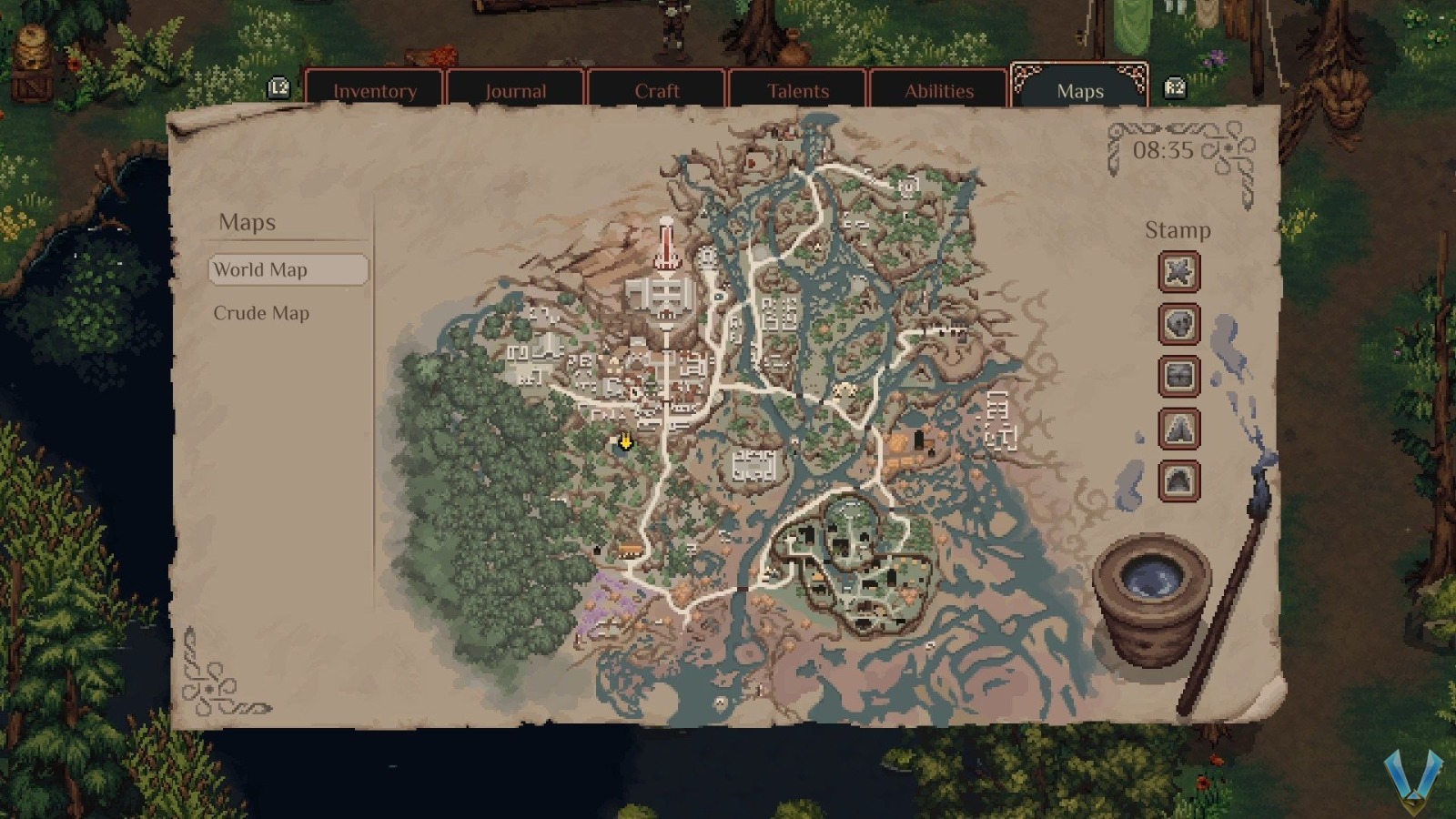Select the skull stamp icon
This screenshot has width=1456, height=819.
pos(1180,325)
